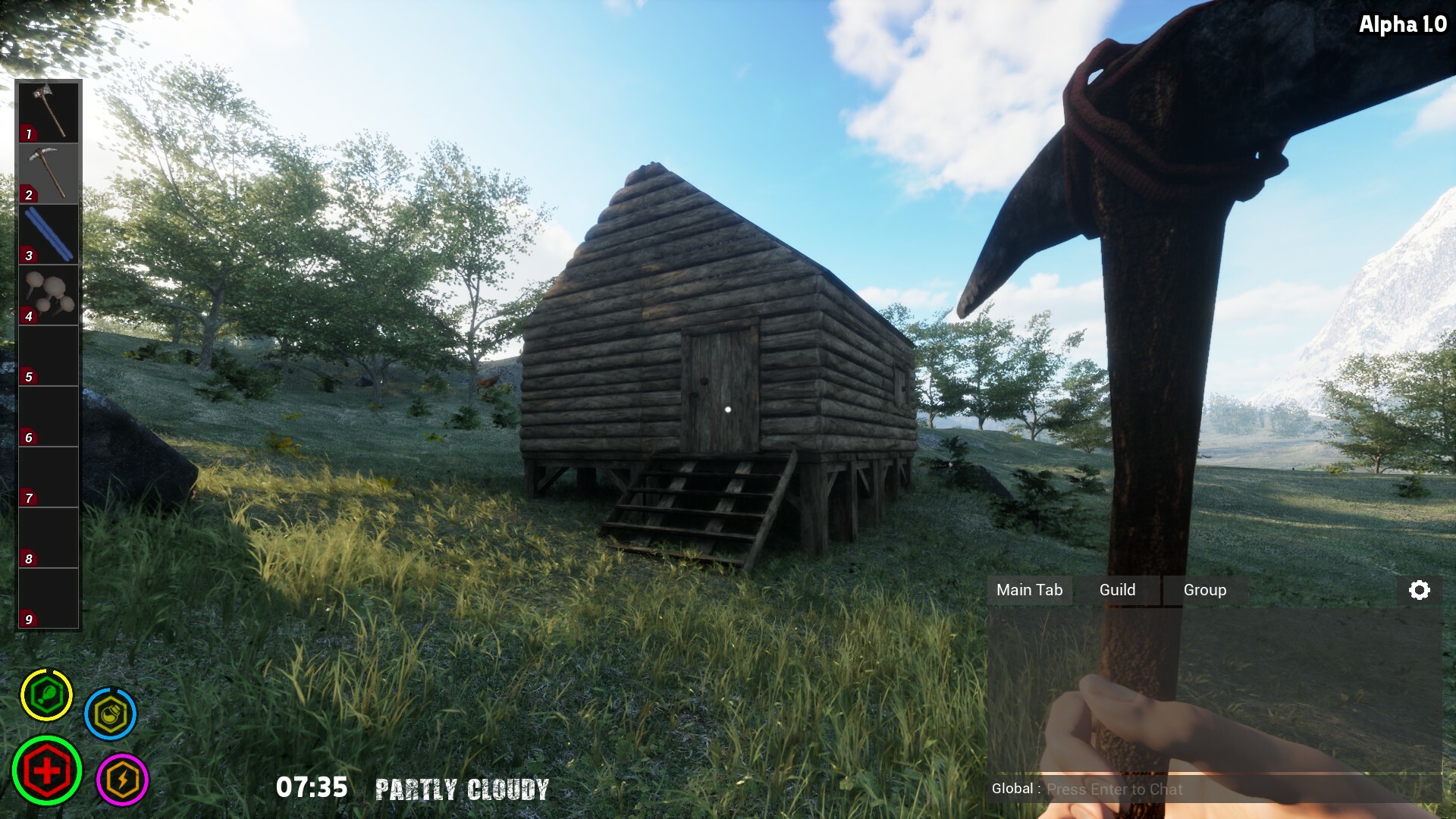Viewport: 1456px width, 819px height.
Task: Select the hammer in hotbar slot 1
Action: pos(48,112)
